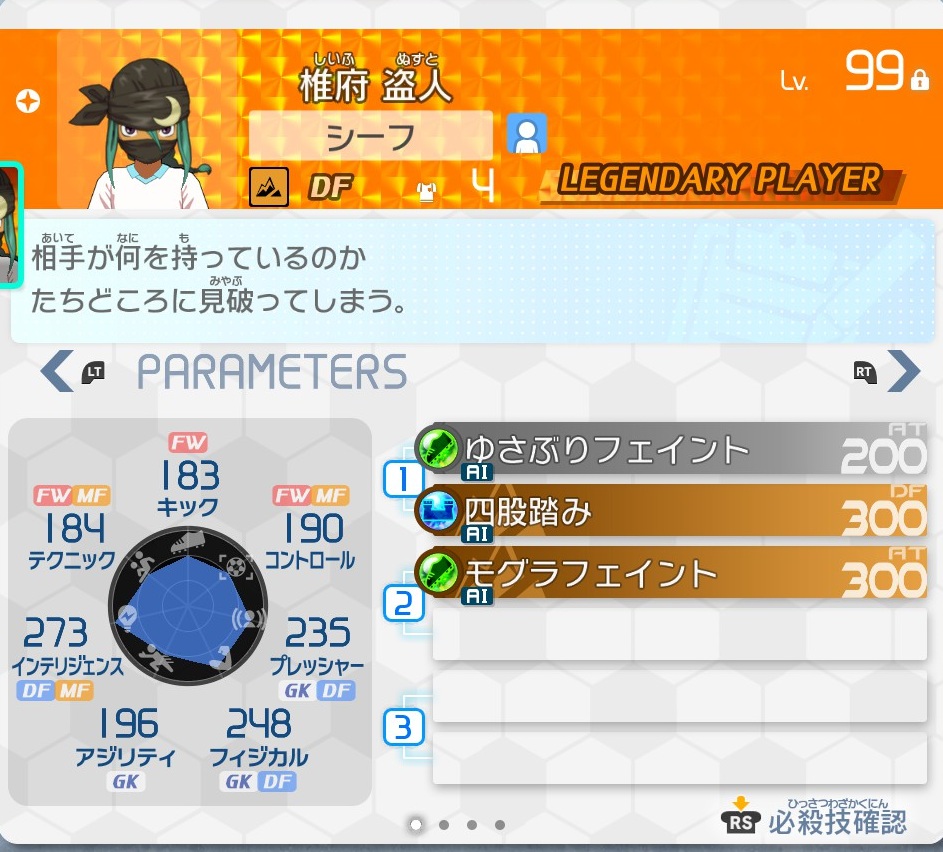The height and width of the screenshot is (852, 943).
Task: Go to previous page with left arrow
Action: [55, 372]
